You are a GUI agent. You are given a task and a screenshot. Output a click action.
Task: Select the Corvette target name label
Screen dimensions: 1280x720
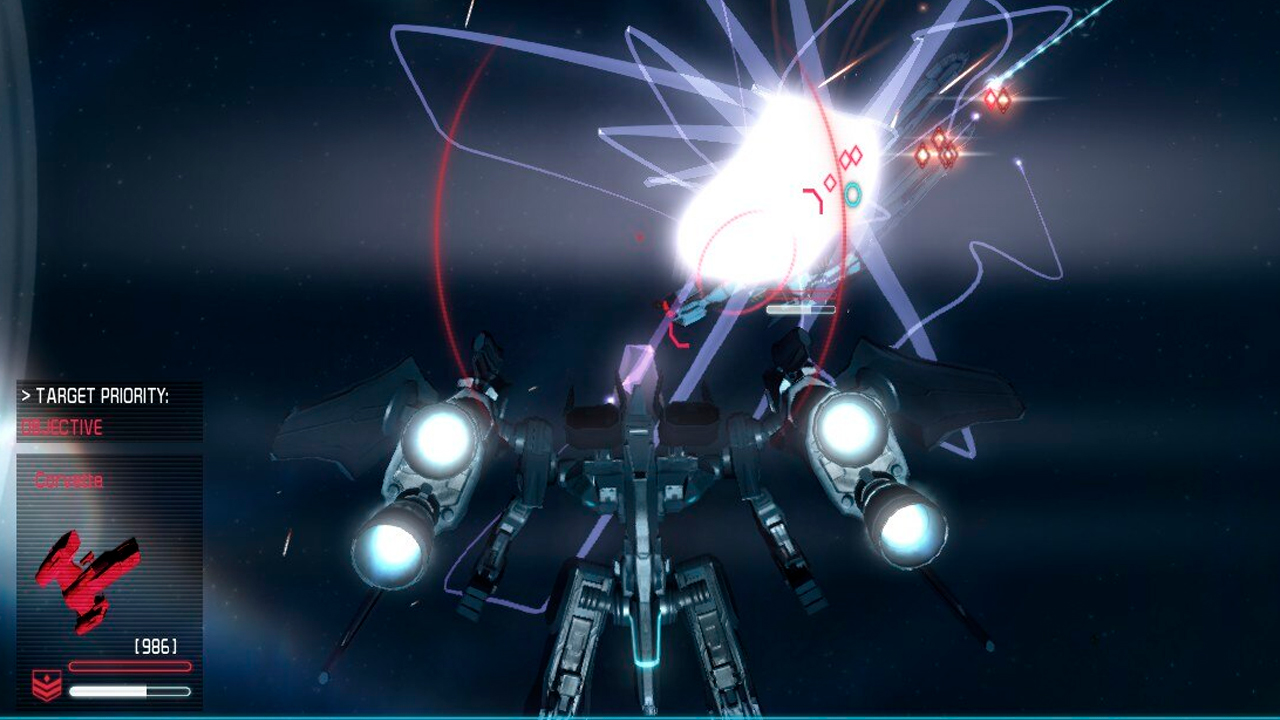(x=68, y=480)
